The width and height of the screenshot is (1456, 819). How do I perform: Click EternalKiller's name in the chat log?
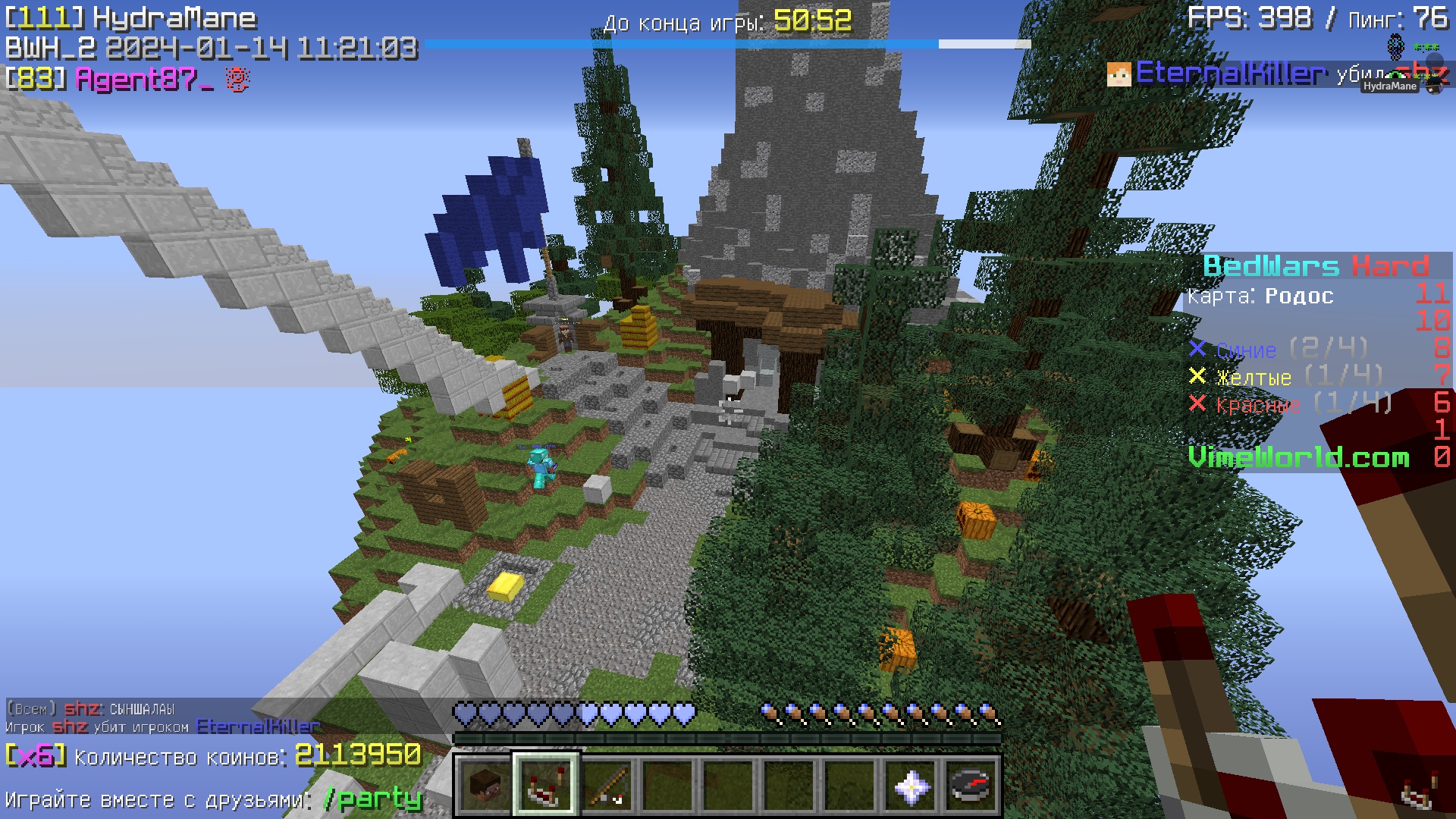tap(258, 726)
